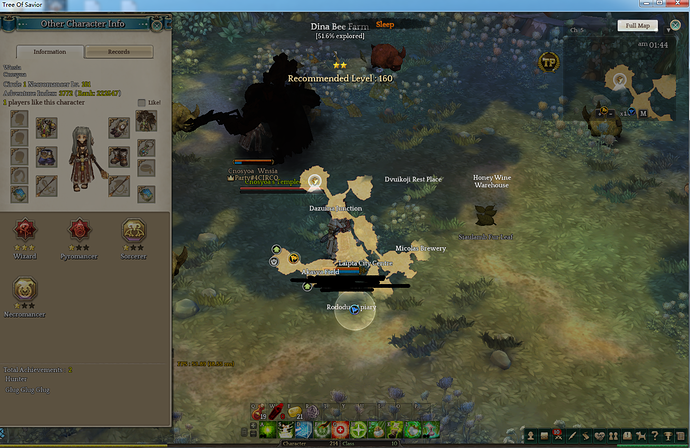Viewport: 690px width, 448px height.
Task: Click the Dvuikoji Rest Place map label
Action: click(x=413, y=180)
